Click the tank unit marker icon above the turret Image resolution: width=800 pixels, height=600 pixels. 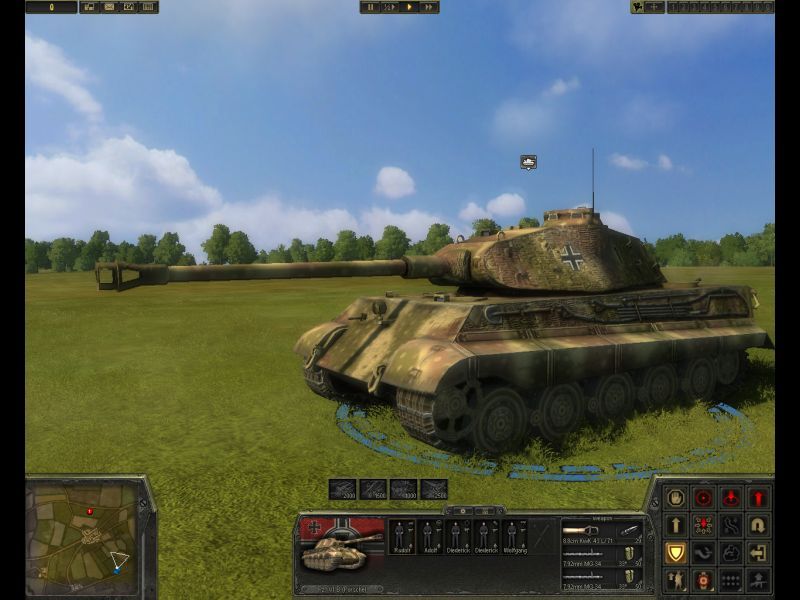529,161
